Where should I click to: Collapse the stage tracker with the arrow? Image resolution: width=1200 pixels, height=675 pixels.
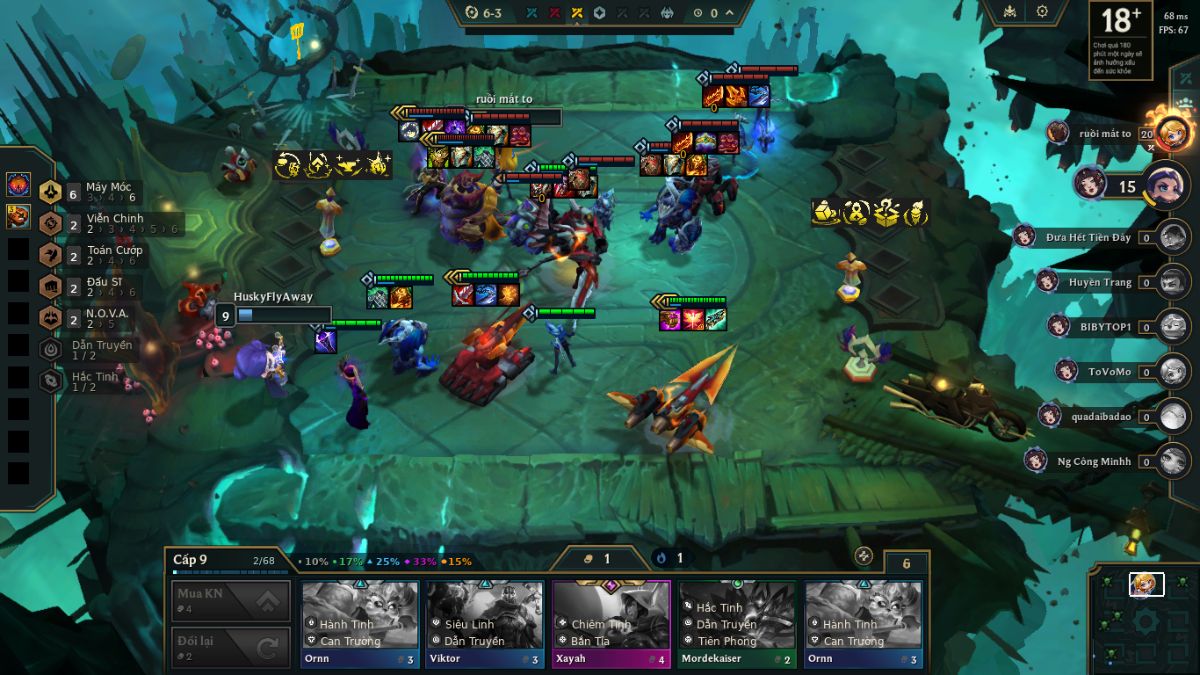730,13
